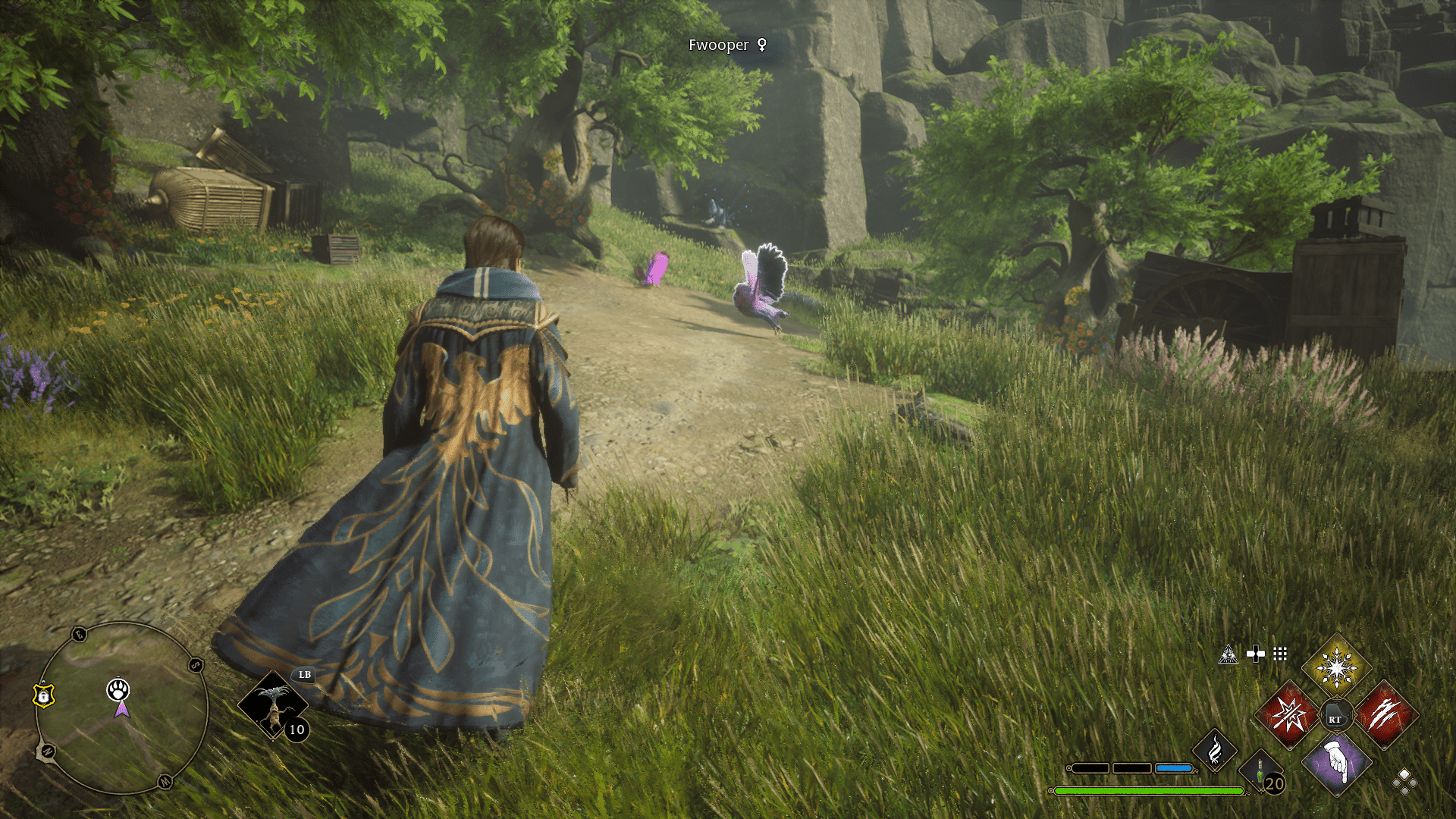Activate the red starburst wand spell
Screen dimensions: 1456x819
coord(1288,714)
